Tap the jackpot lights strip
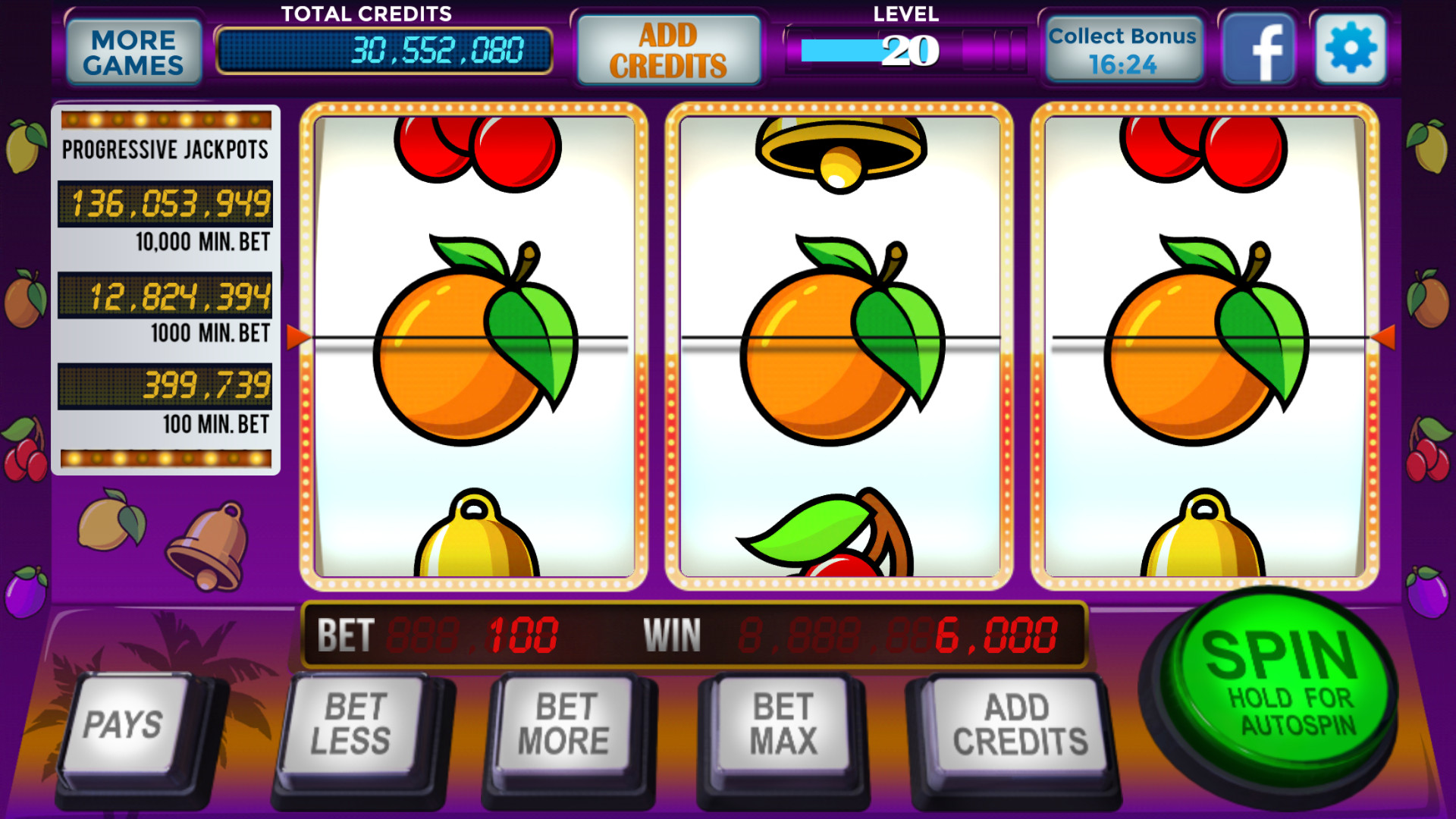This screenshot has width=1456, height=819. pyautogui.click(x=165, y=118)
